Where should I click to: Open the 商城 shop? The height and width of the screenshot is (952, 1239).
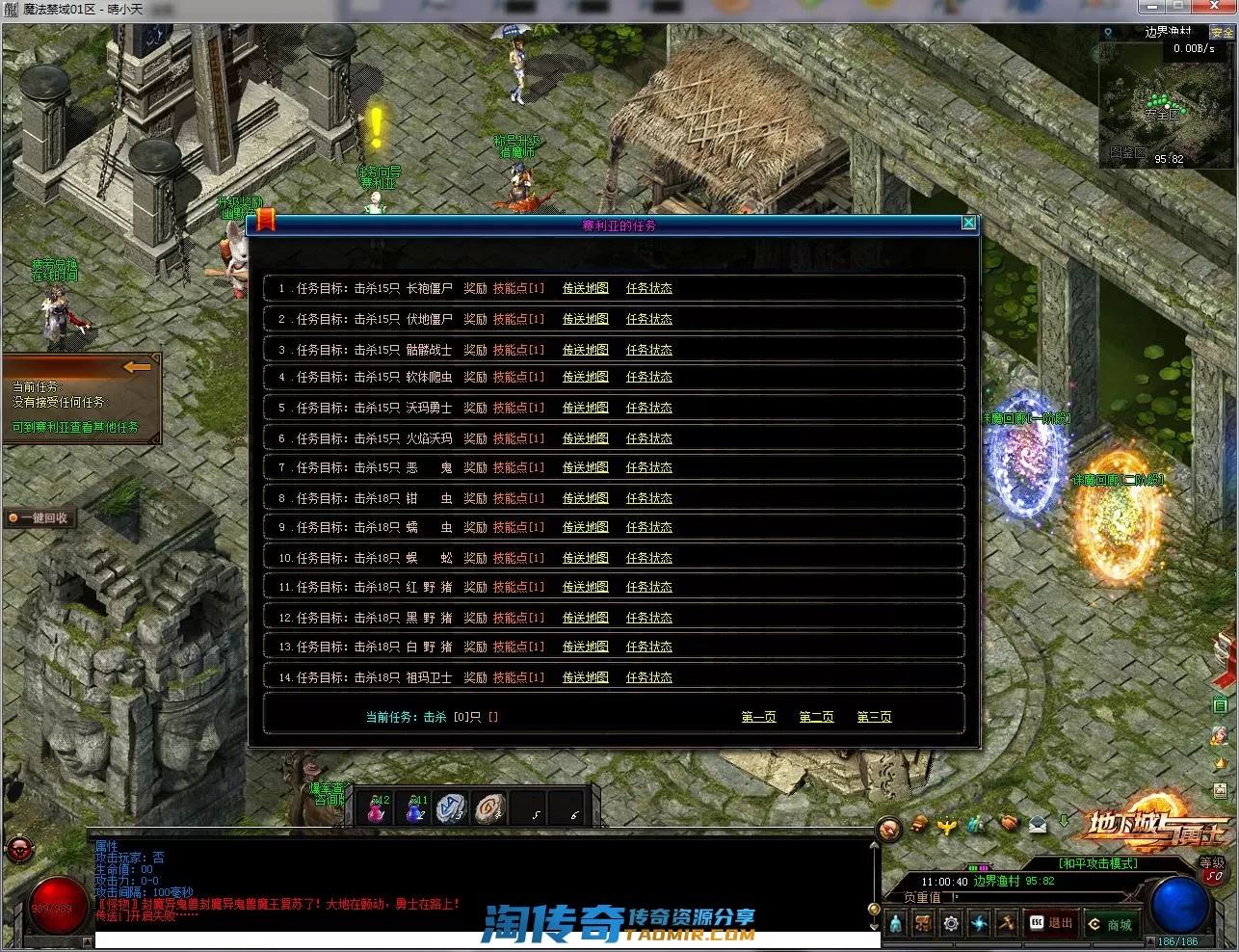1110,924
